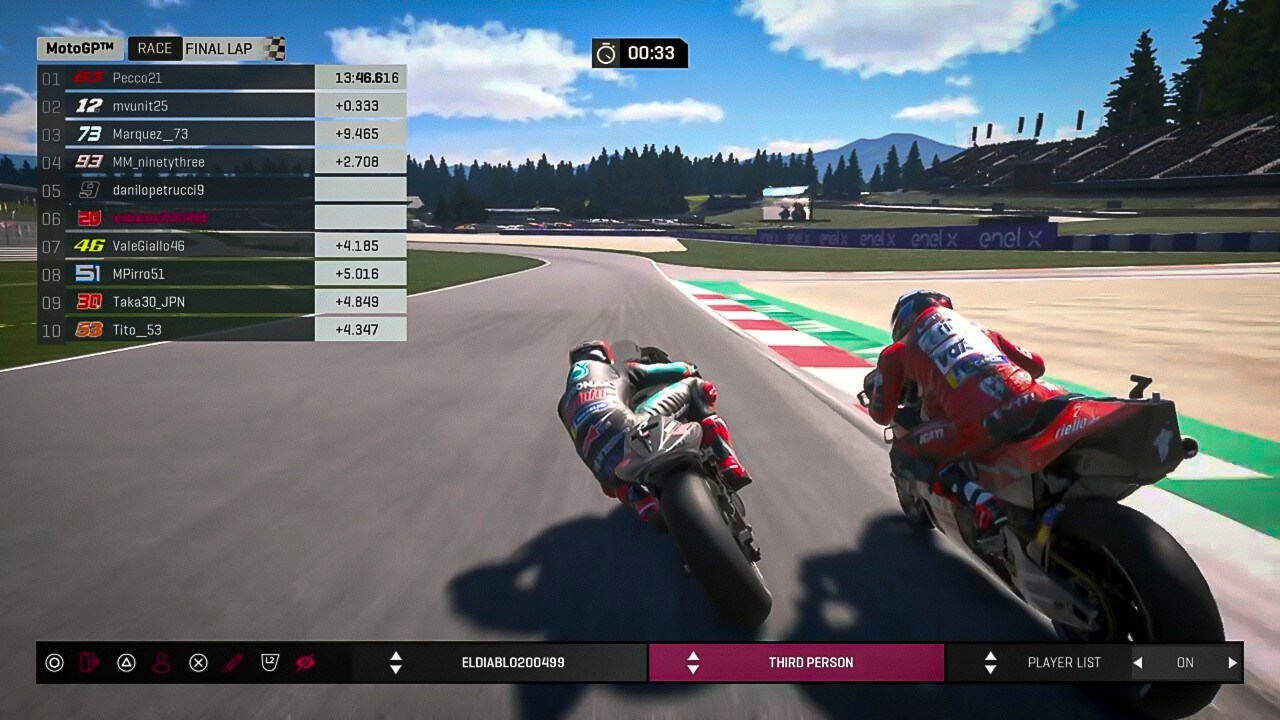
Task: Choose mvunit25 row in the player list
Action: pos(140,106)
